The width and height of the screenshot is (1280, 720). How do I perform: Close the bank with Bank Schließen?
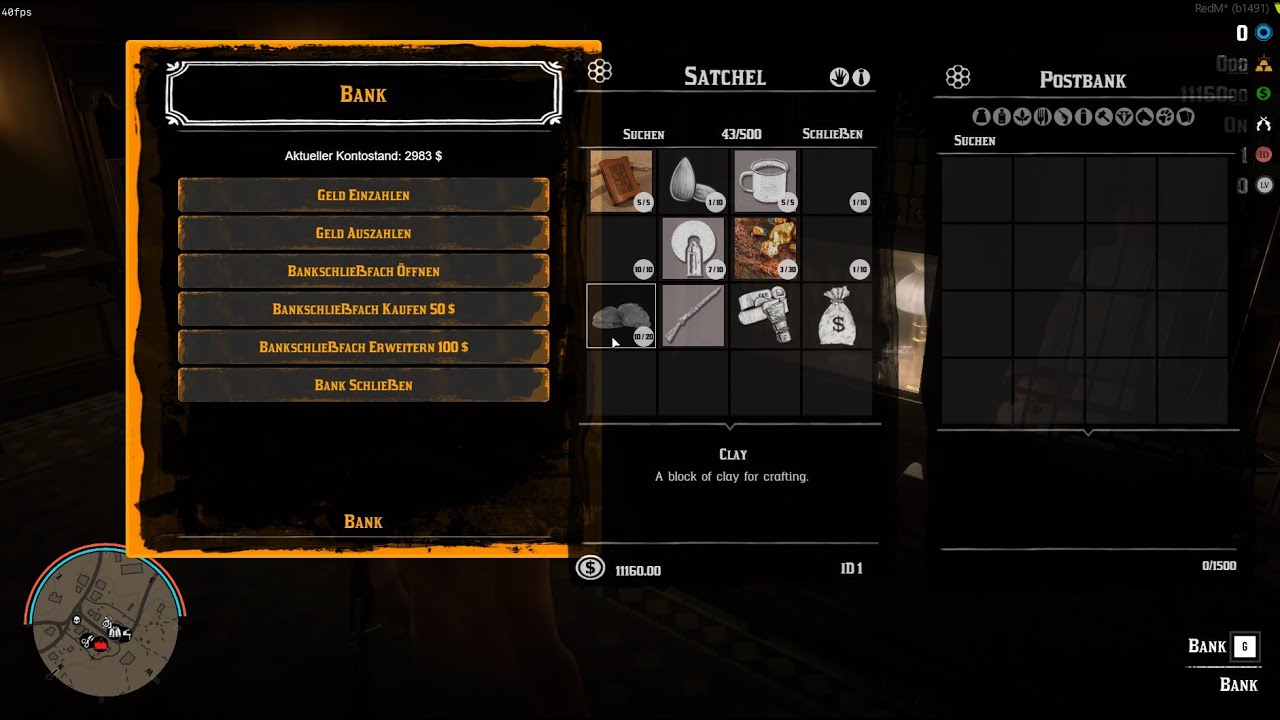click(x=363, y=385)
